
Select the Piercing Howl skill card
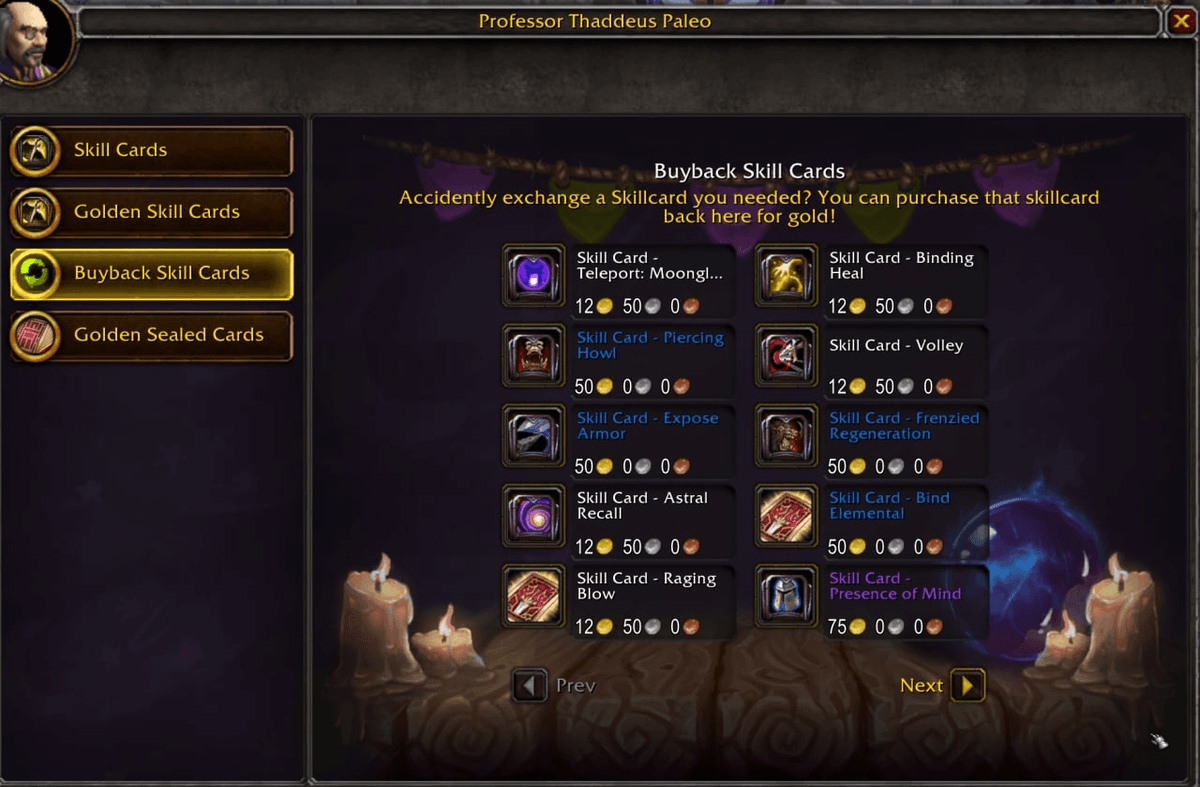(533, 357)
